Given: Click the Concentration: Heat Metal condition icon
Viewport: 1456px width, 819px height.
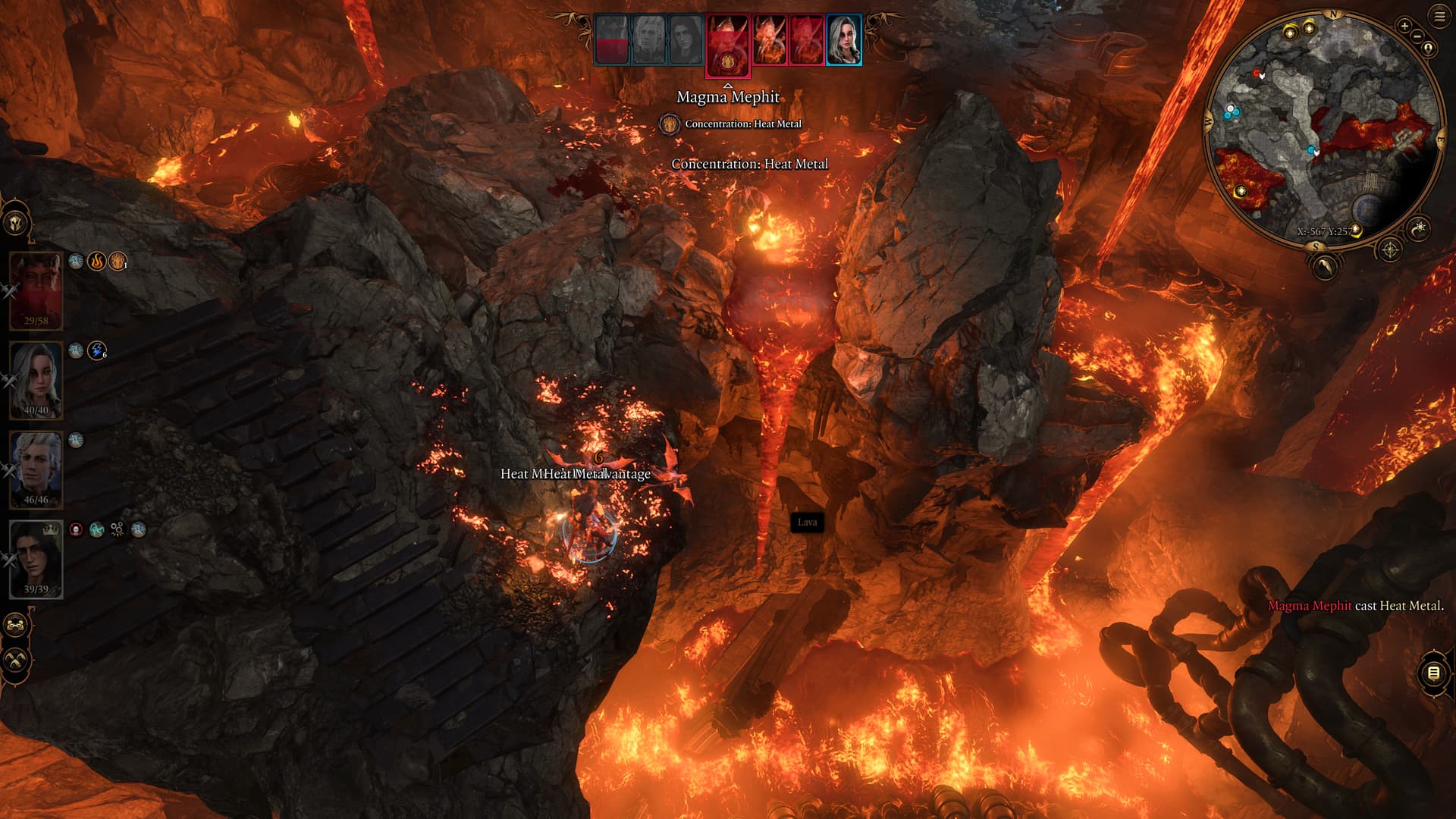Looking at the screenshot, I should (669, 124).
